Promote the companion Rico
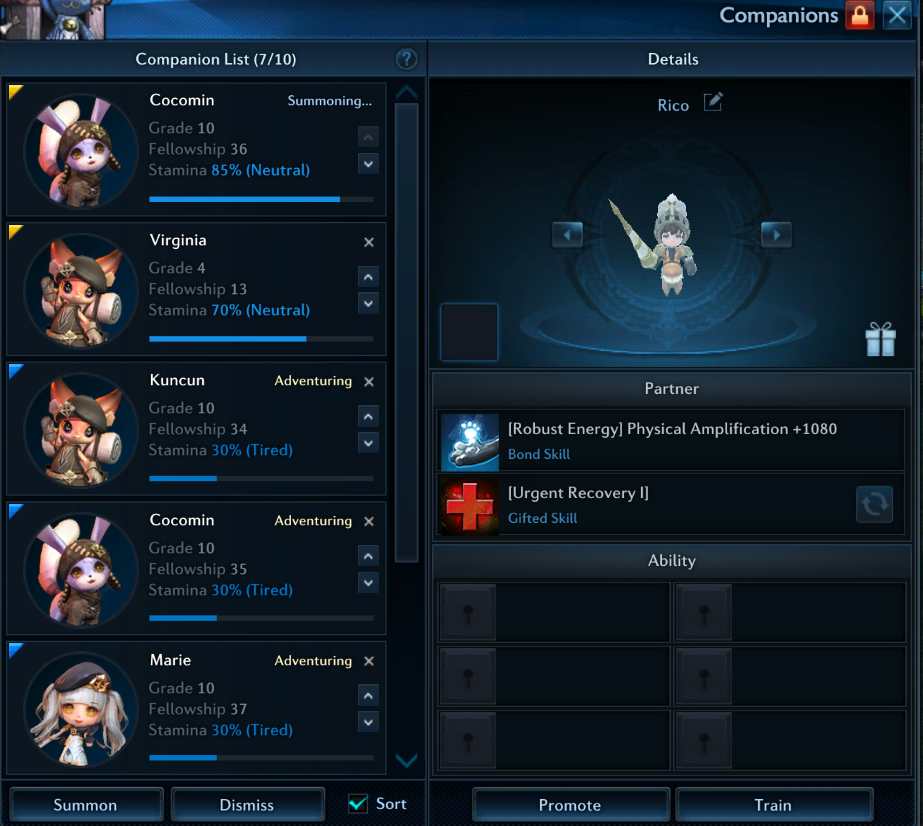 coord(570,805)
